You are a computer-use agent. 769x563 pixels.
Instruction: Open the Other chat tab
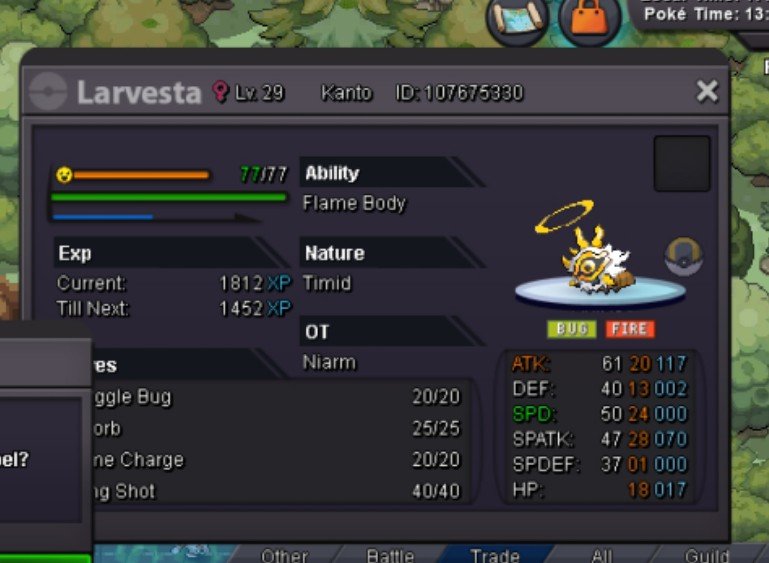point(284,555)
